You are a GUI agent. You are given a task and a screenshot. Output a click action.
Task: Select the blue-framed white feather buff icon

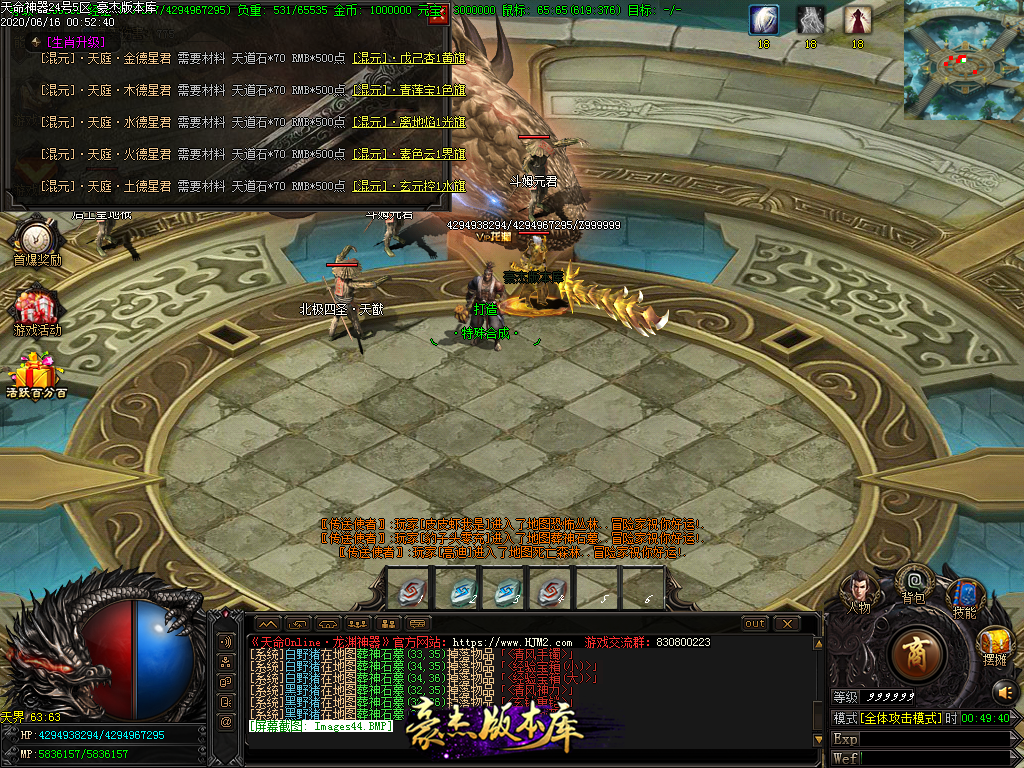click(x=764, y=20)
